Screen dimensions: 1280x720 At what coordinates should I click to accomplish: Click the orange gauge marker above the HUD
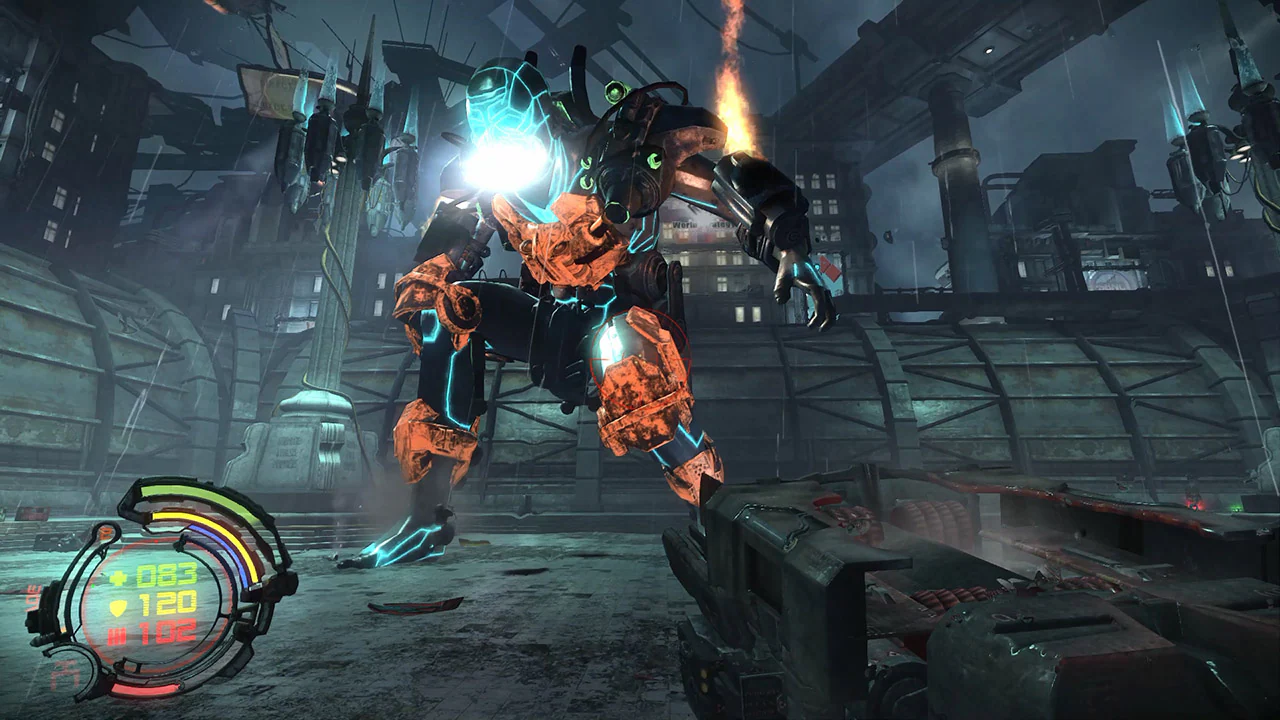point(104,532)
